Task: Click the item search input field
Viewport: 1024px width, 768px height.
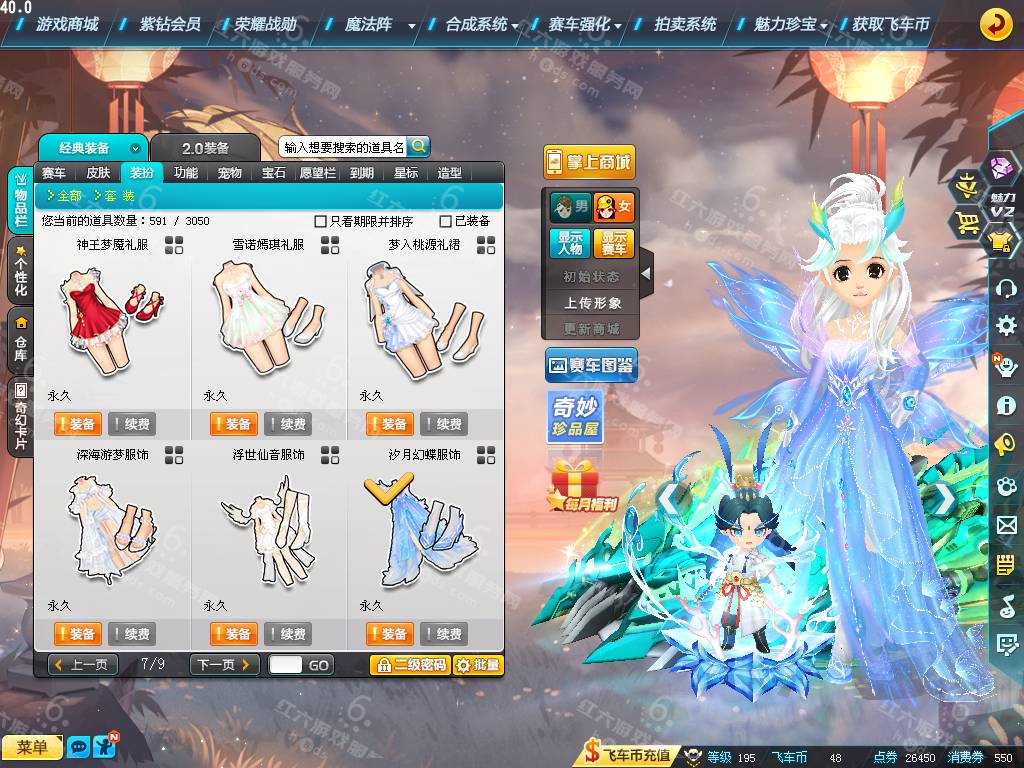Action: tap(343, 147)
